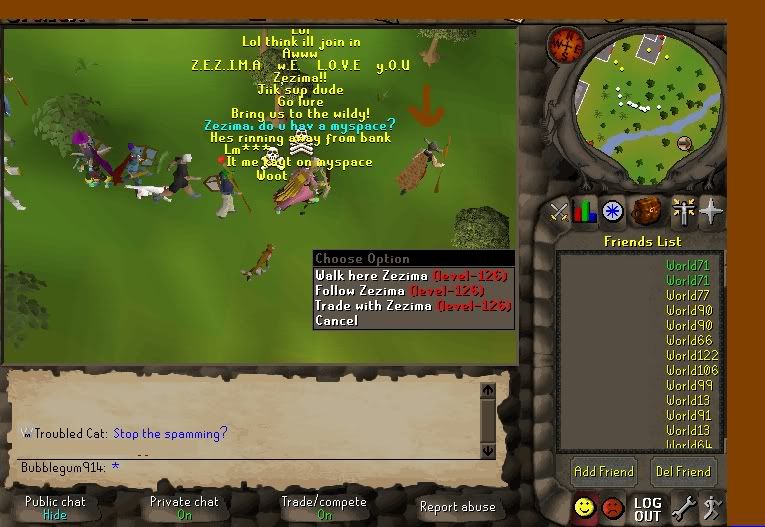Toggle the Private chat setting
The height and width of the screenshot is (527, 765).
tap(184, 507)
